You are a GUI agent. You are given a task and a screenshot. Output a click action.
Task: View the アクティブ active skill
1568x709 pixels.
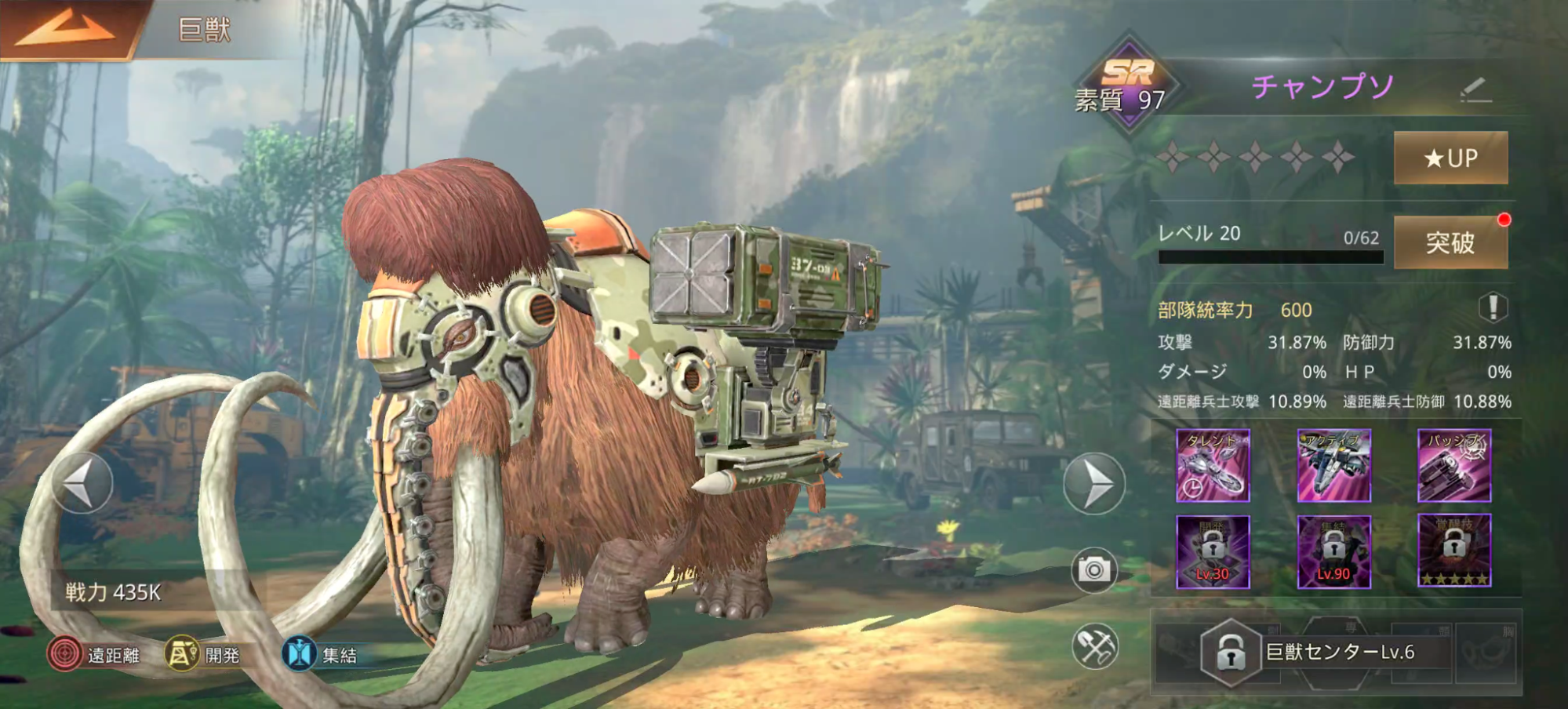pos(1333,466)
